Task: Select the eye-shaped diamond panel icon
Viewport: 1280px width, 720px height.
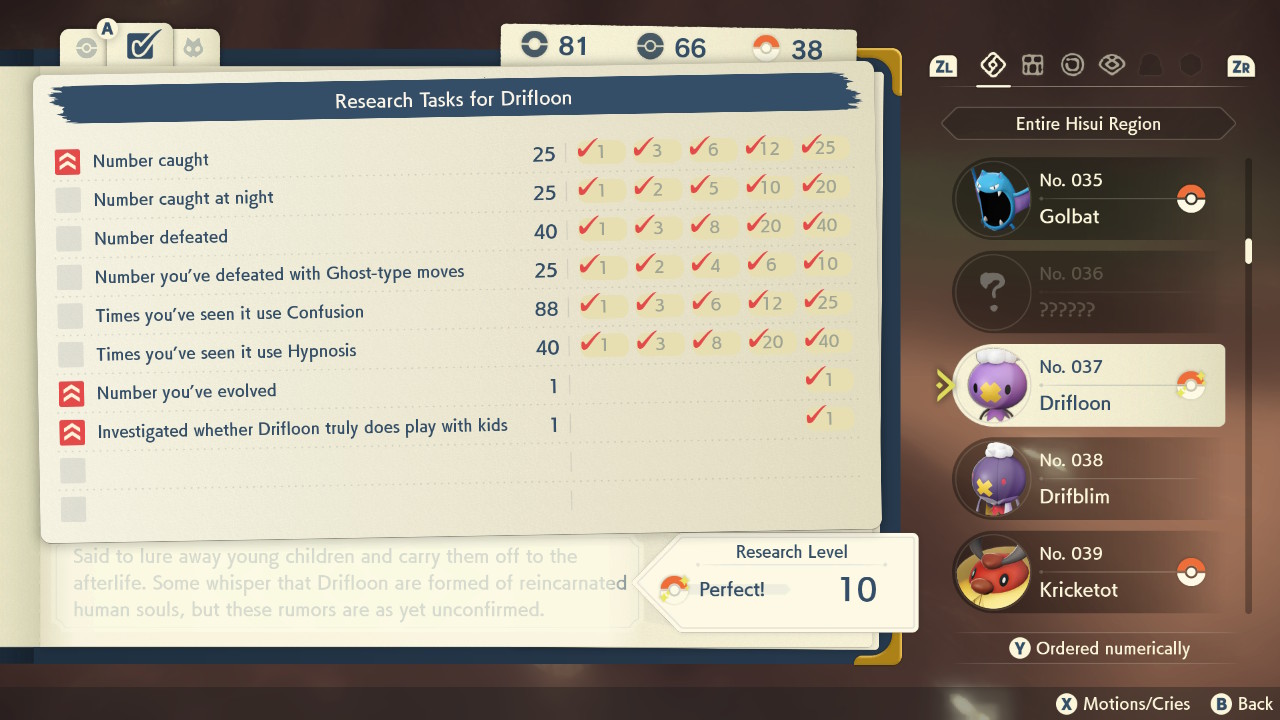Action: [1112, 65]
